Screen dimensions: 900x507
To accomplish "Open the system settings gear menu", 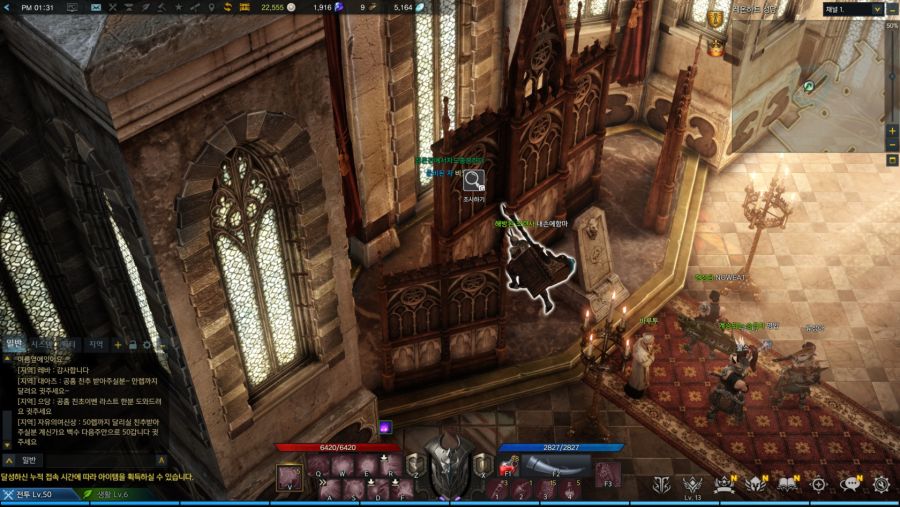I will point(881,484).
